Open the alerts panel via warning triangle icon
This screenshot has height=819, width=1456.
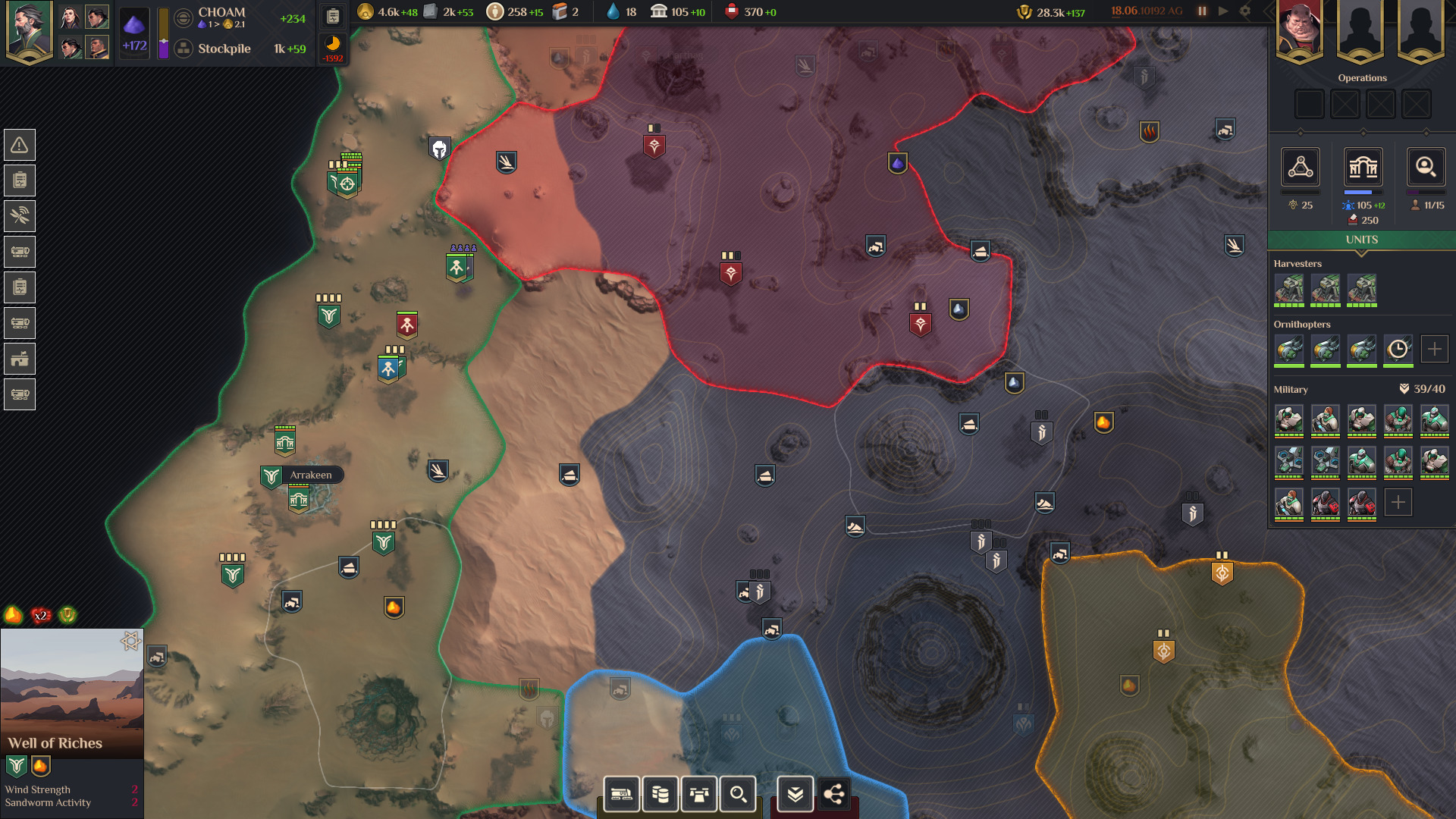(x=20, y=144)
